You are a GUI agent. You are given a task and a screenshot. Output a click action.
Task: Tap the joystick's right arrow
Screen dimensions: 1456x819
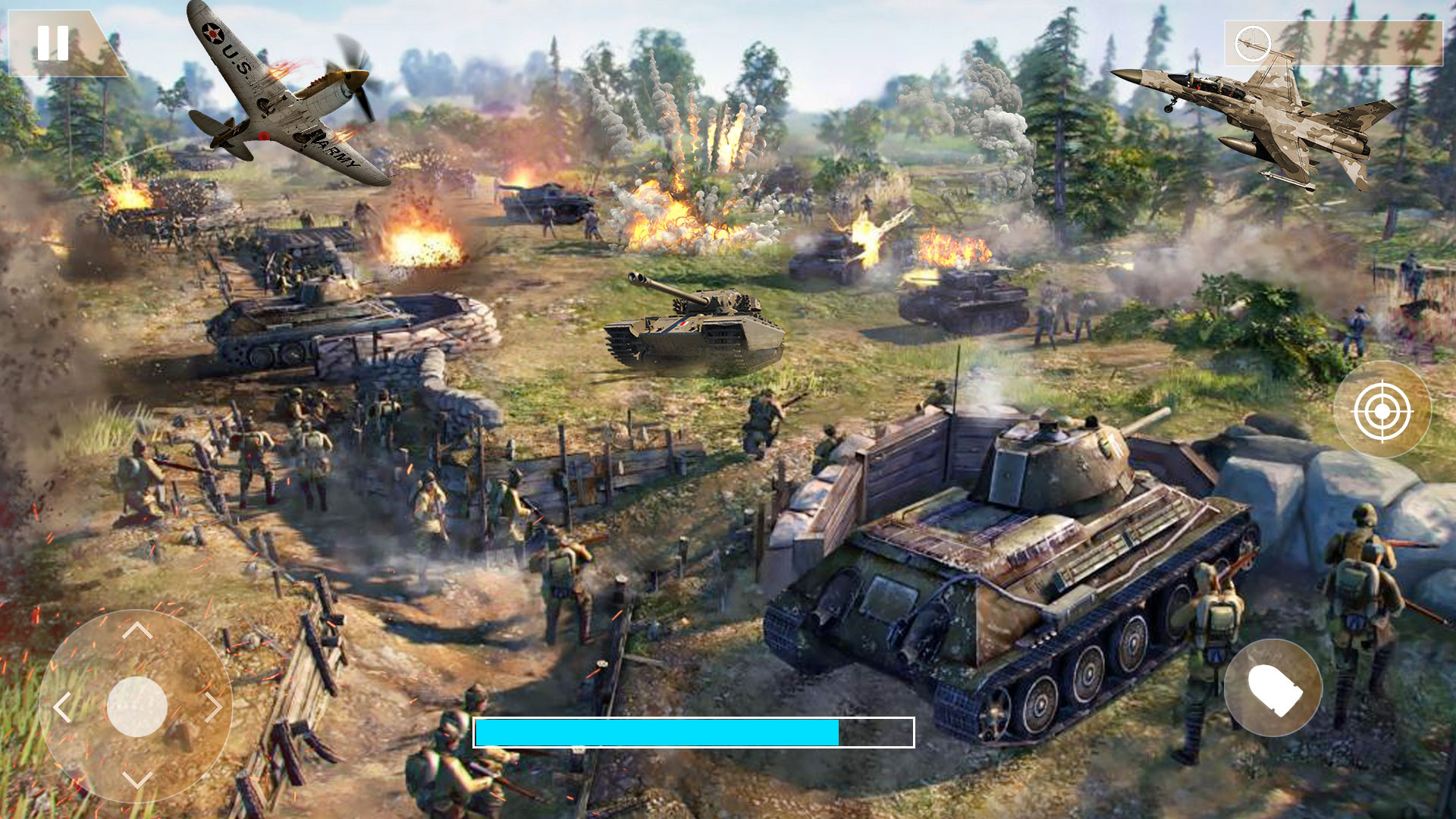pos(213,708)
